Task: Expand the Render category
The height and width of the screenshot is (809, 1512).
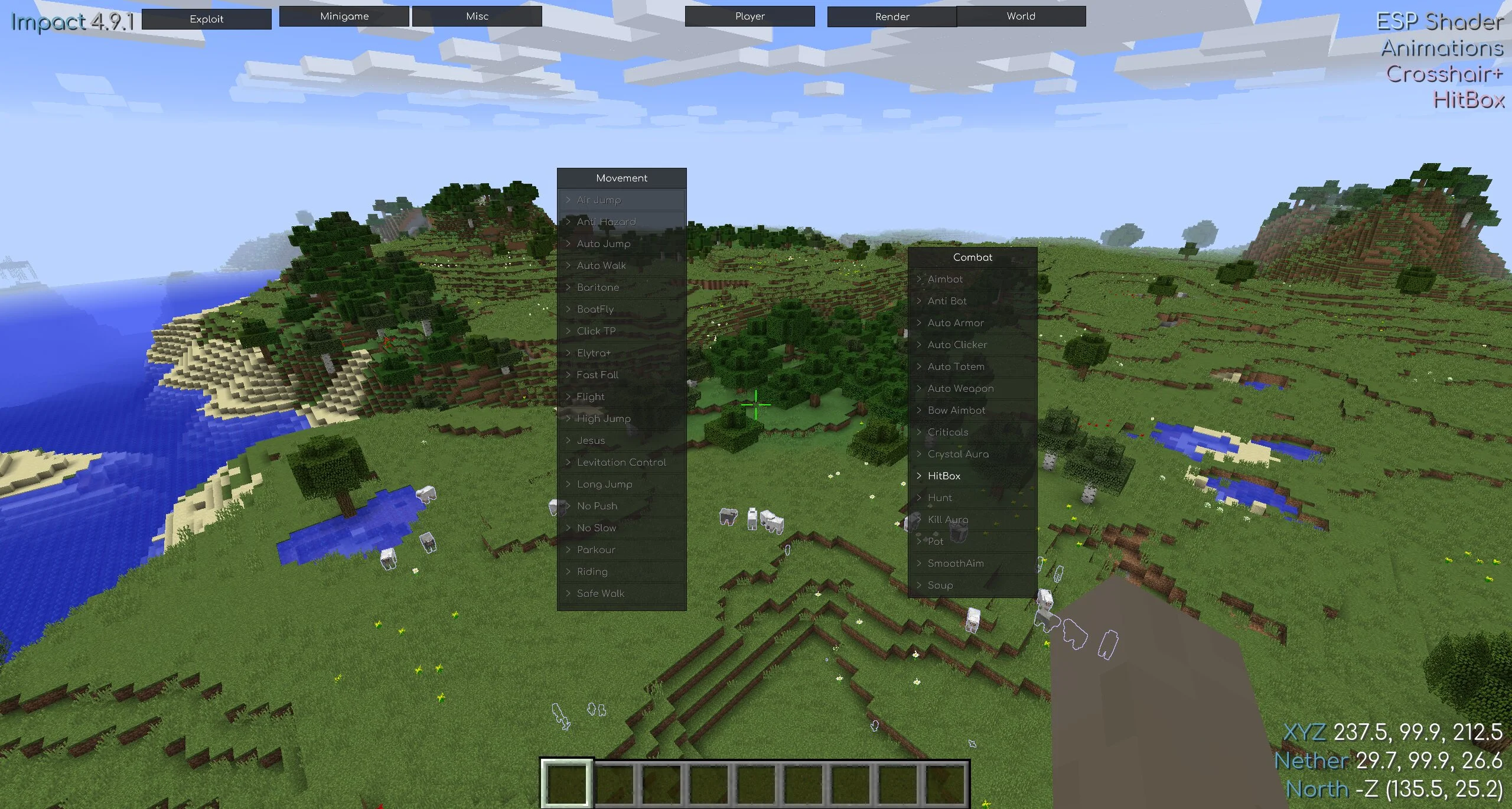Action: point(892,17)
